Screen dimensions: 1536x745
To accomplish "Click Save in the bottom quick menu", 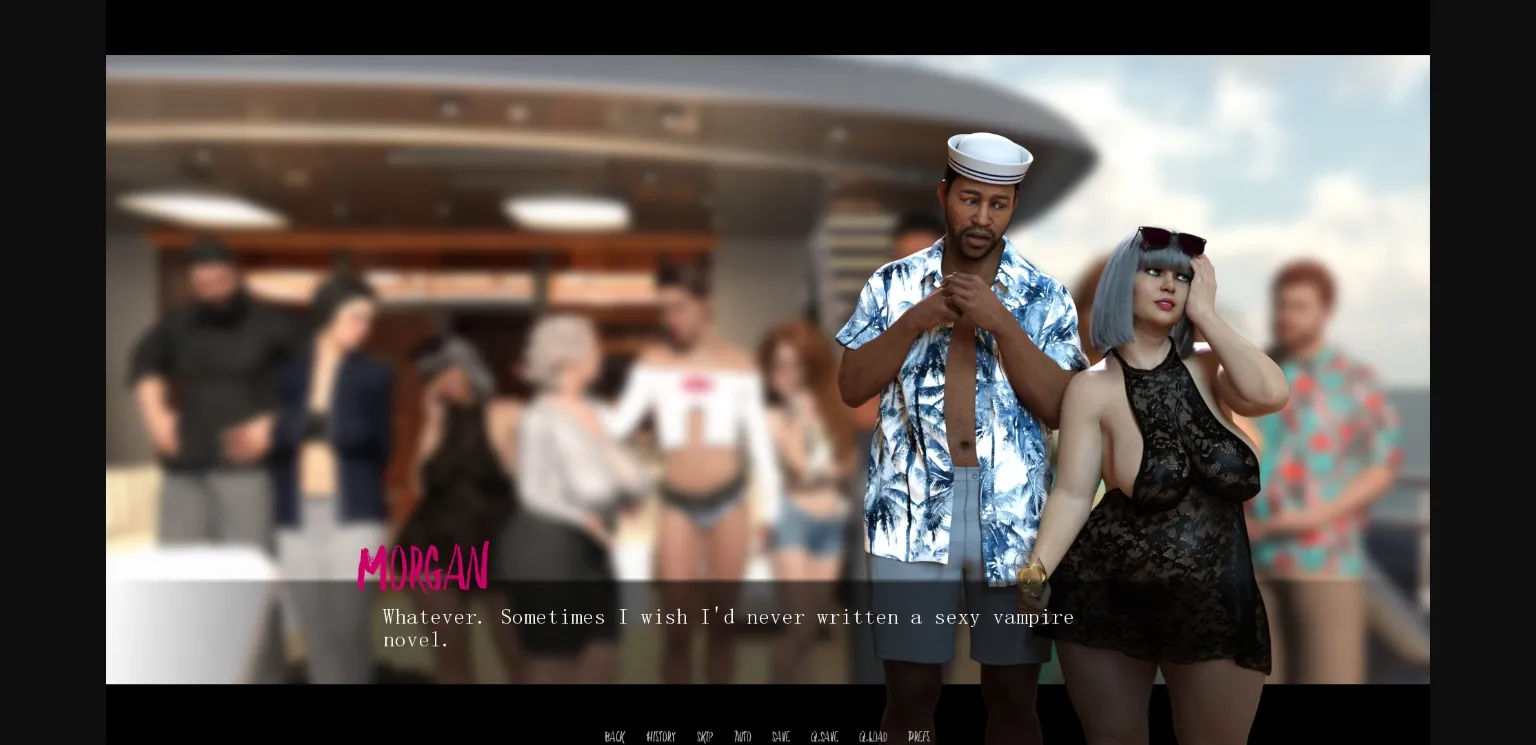I will coord(780,737).
